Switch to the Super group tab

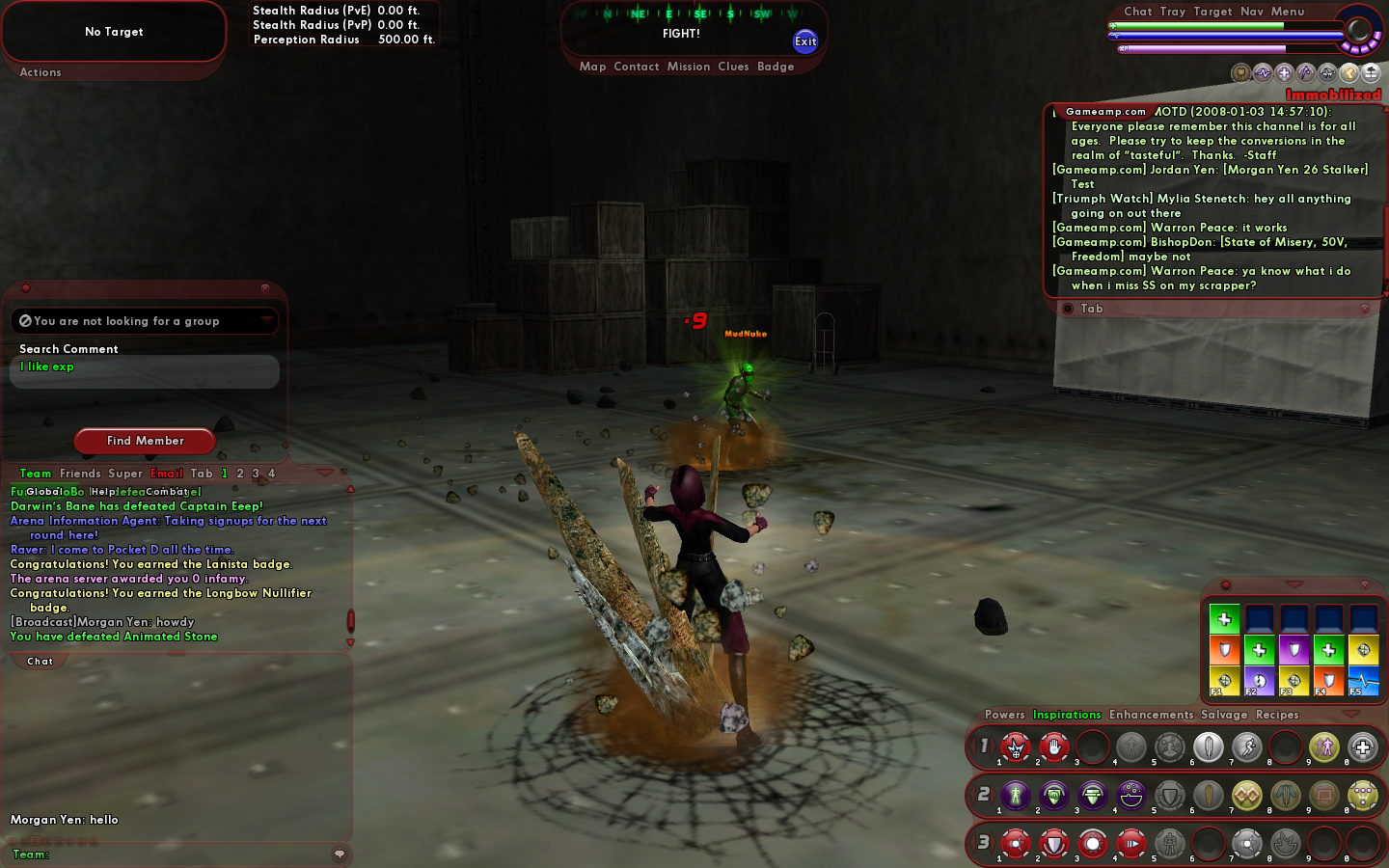(x=125, y=474)
